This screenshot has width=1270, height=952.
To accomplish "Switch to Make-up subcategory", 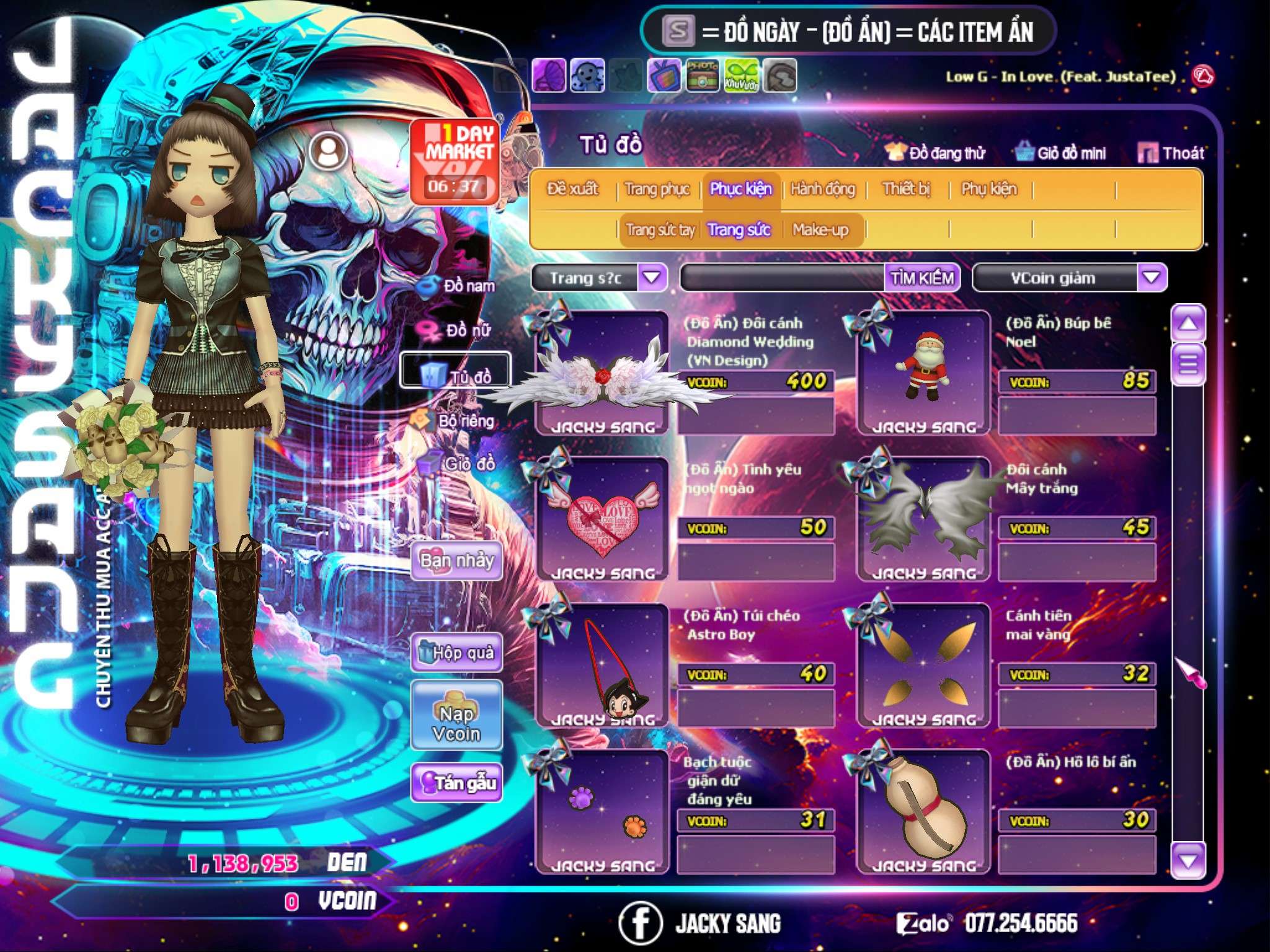I will click(x=820, y=230).
